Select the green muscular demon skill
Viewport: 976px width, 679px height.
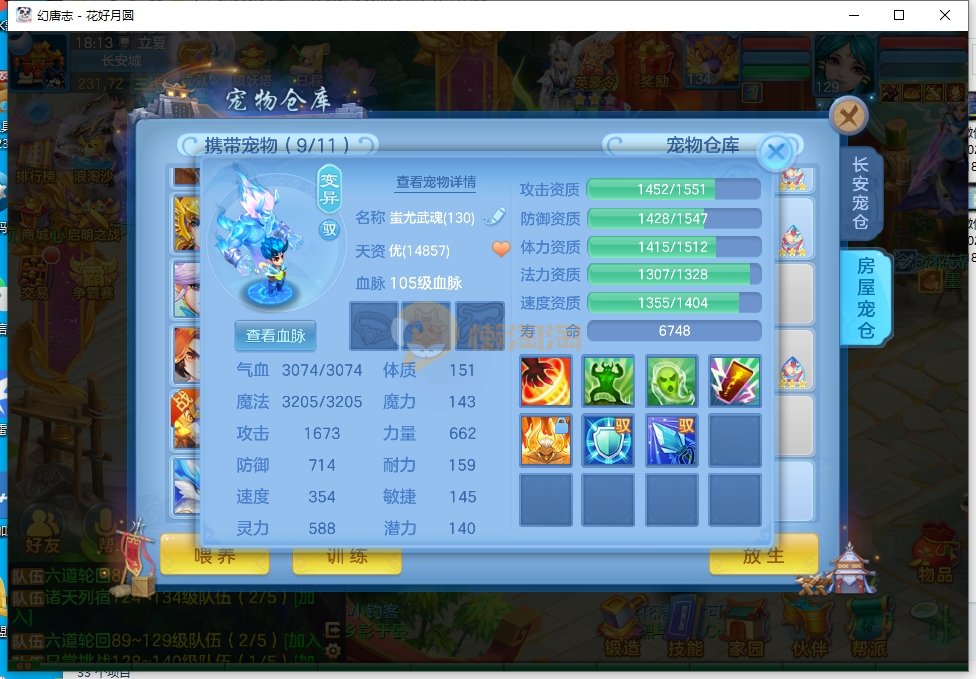[x=608, y=380]
